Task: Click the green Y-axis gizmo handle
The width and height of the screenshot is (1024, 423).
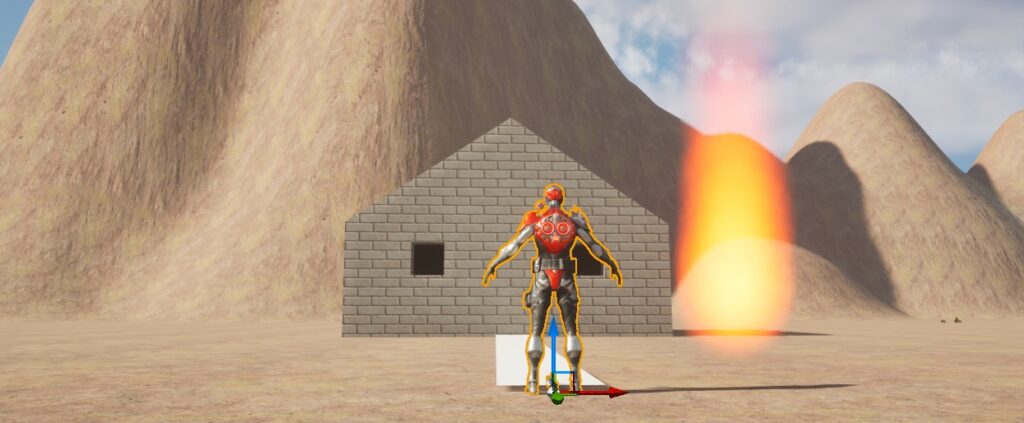Action: click(x=556, y=397)
